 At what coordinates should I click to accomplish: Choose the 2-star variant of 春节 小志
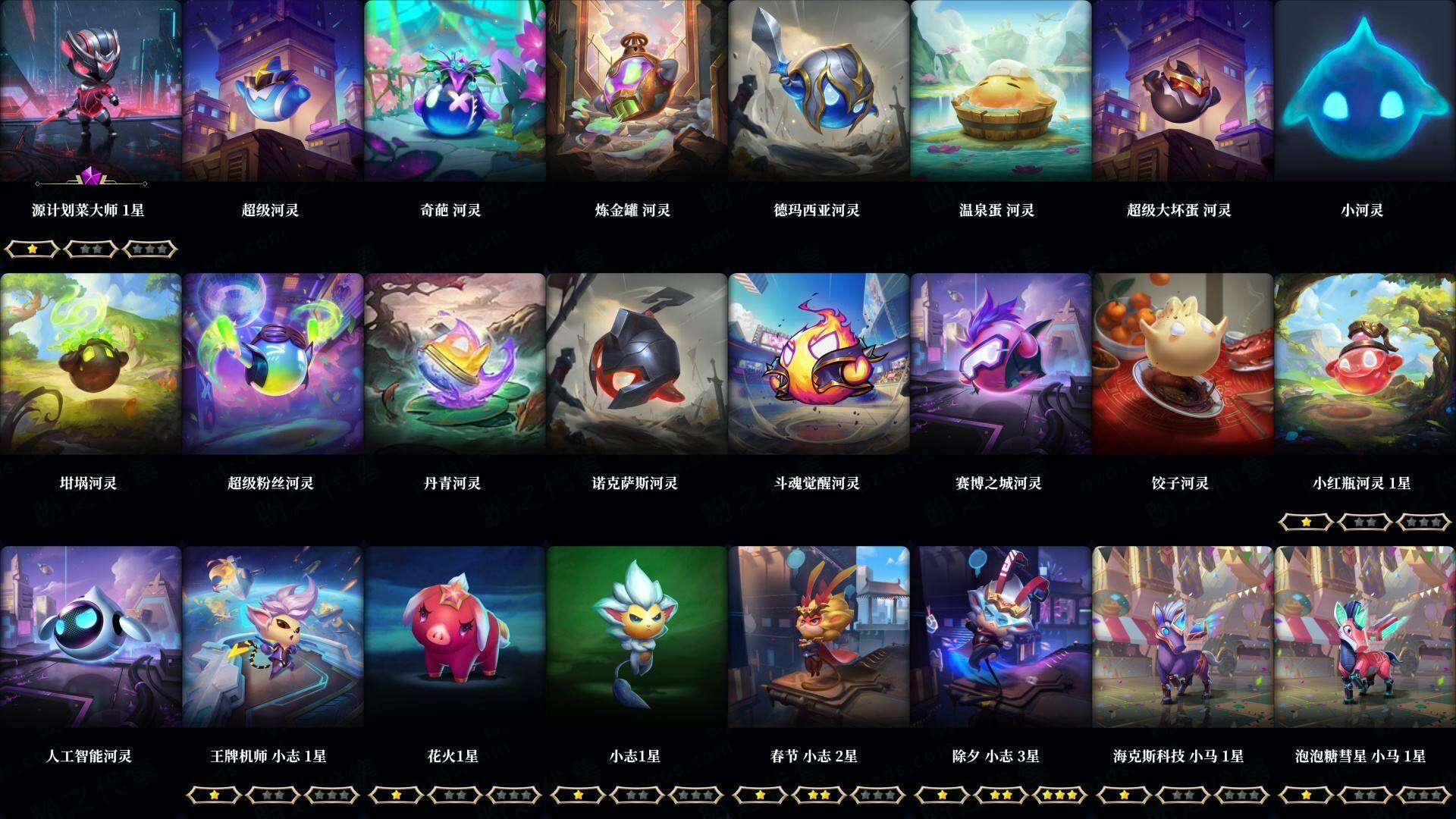click(x=817, y=795)
